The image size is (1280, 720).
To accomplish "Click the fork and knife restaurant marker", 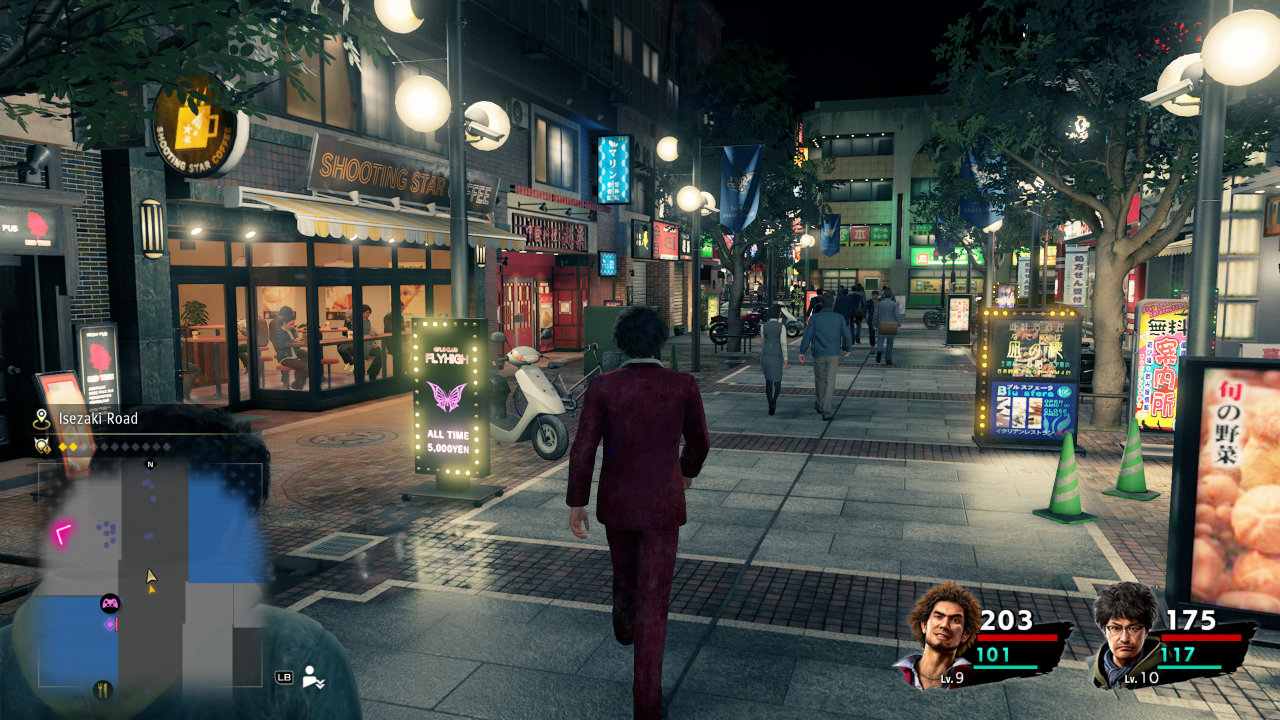I will click(102, 689).
